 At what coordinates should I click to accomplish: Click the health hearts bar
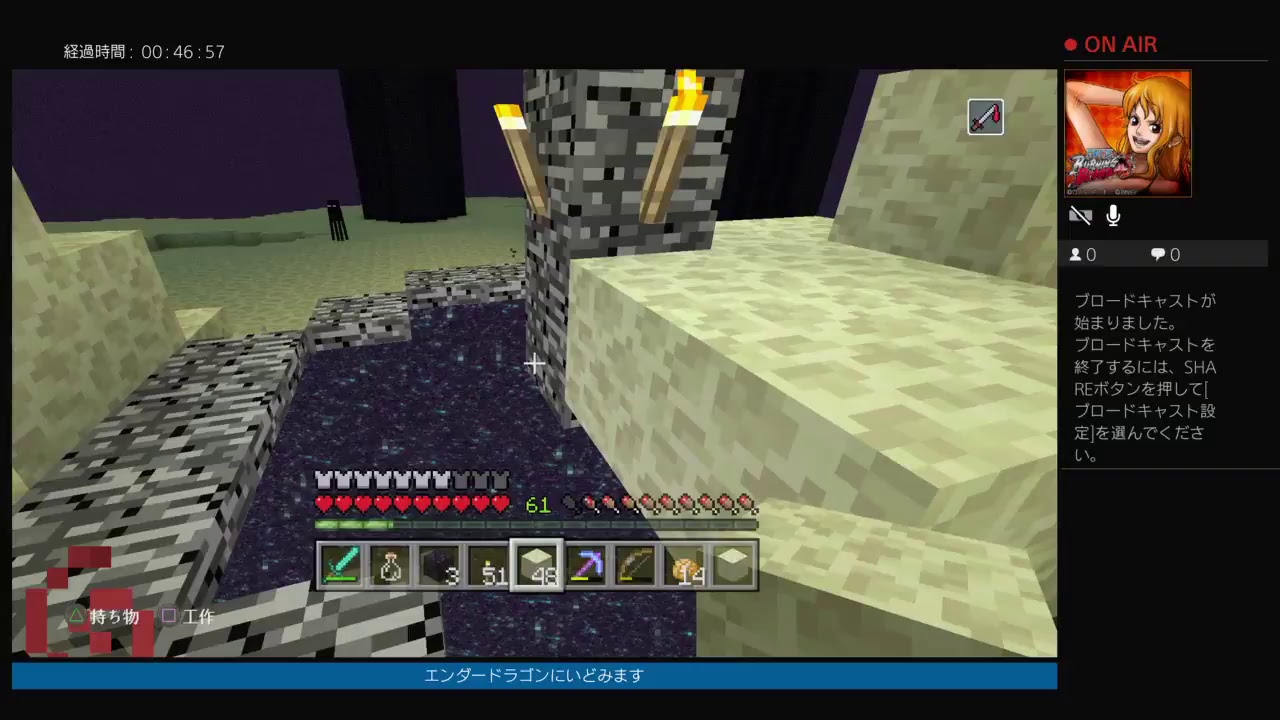(410, 505)
